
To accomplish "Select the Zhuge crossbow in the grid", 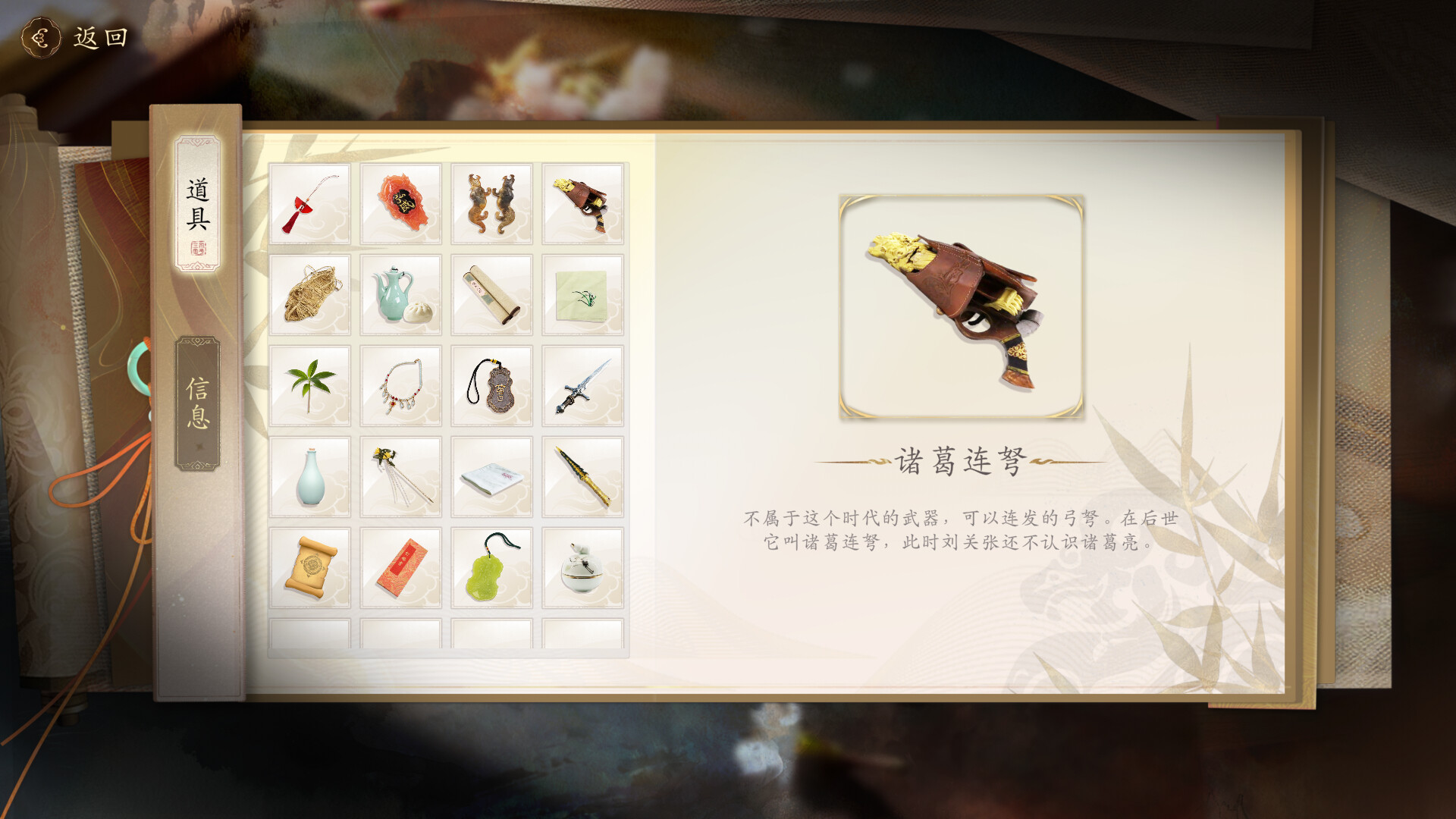I will click(584, 201).
